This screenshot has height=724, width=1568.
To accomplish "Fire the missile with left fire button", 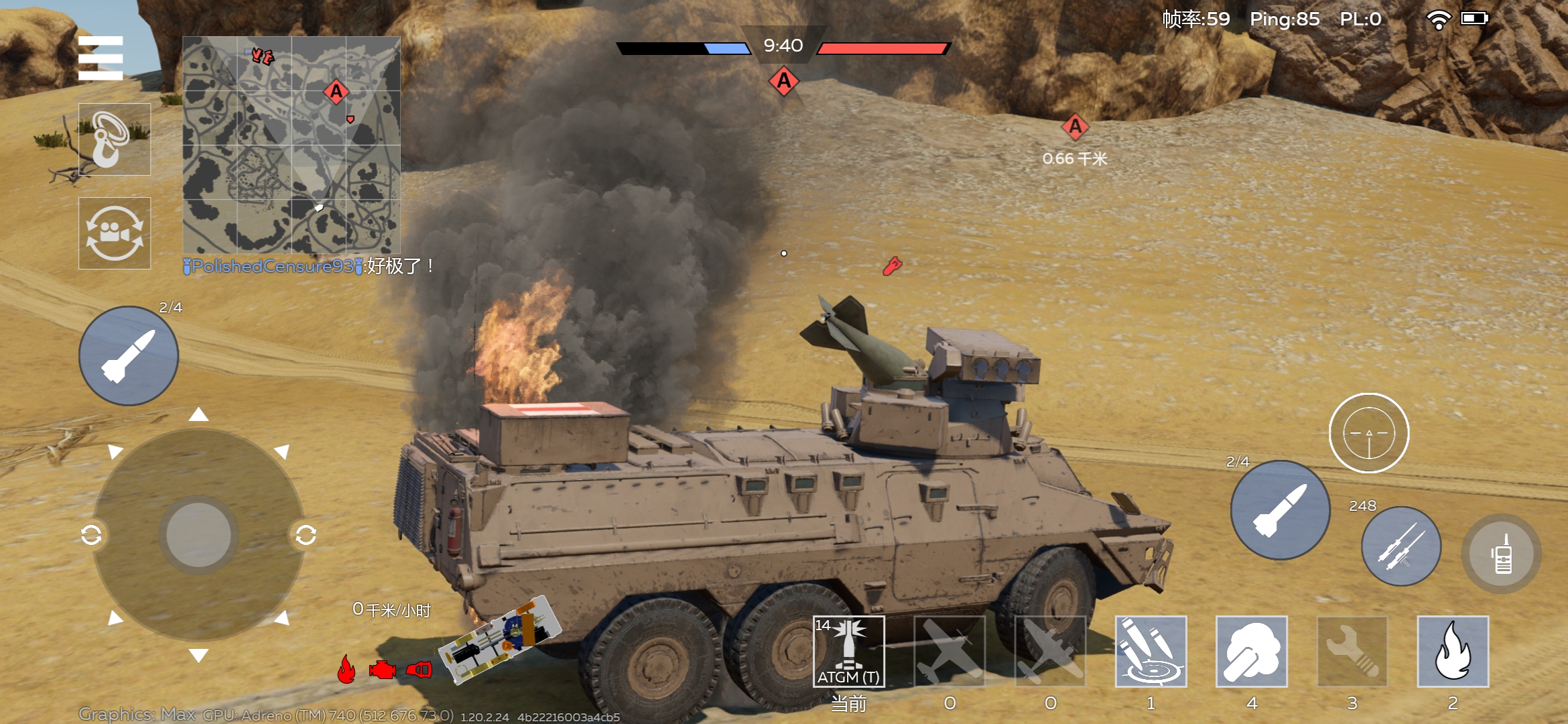I will 129,356.
